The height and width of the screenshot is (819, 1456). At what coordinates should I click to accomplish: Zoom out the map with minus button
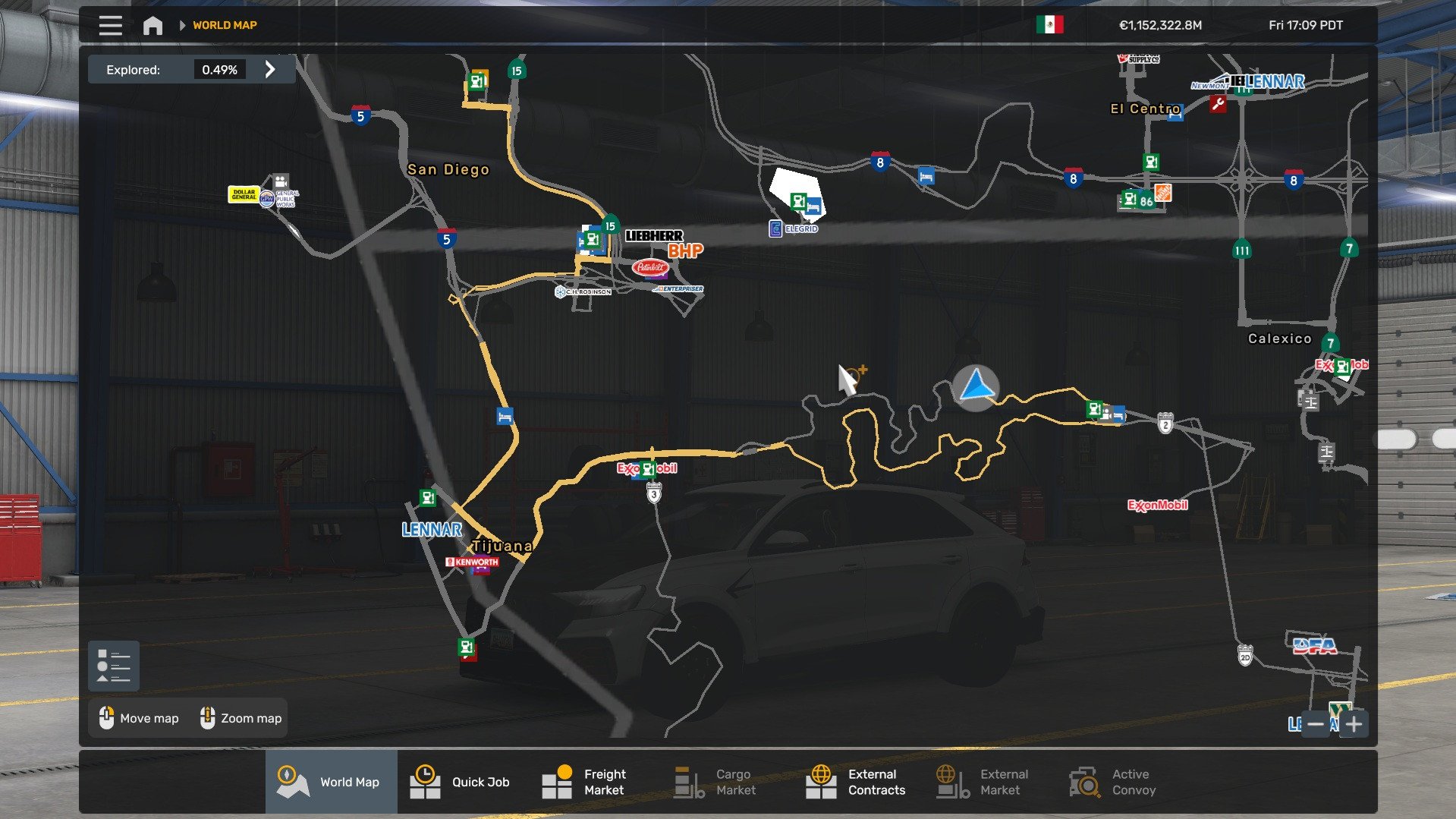tap(1316, 724)
